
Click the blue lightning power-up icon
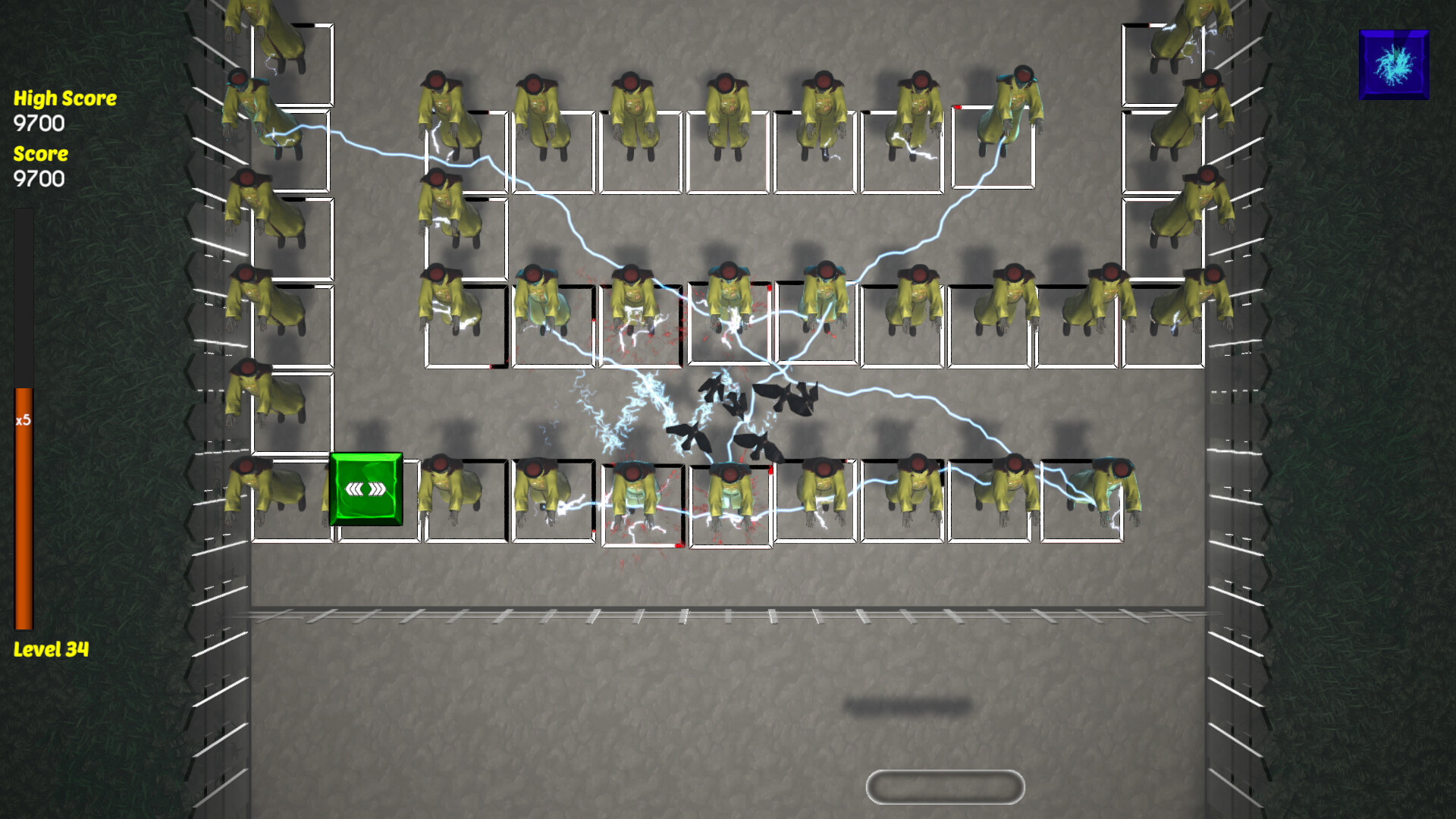pyautogui.click(x=1394, y=64)
